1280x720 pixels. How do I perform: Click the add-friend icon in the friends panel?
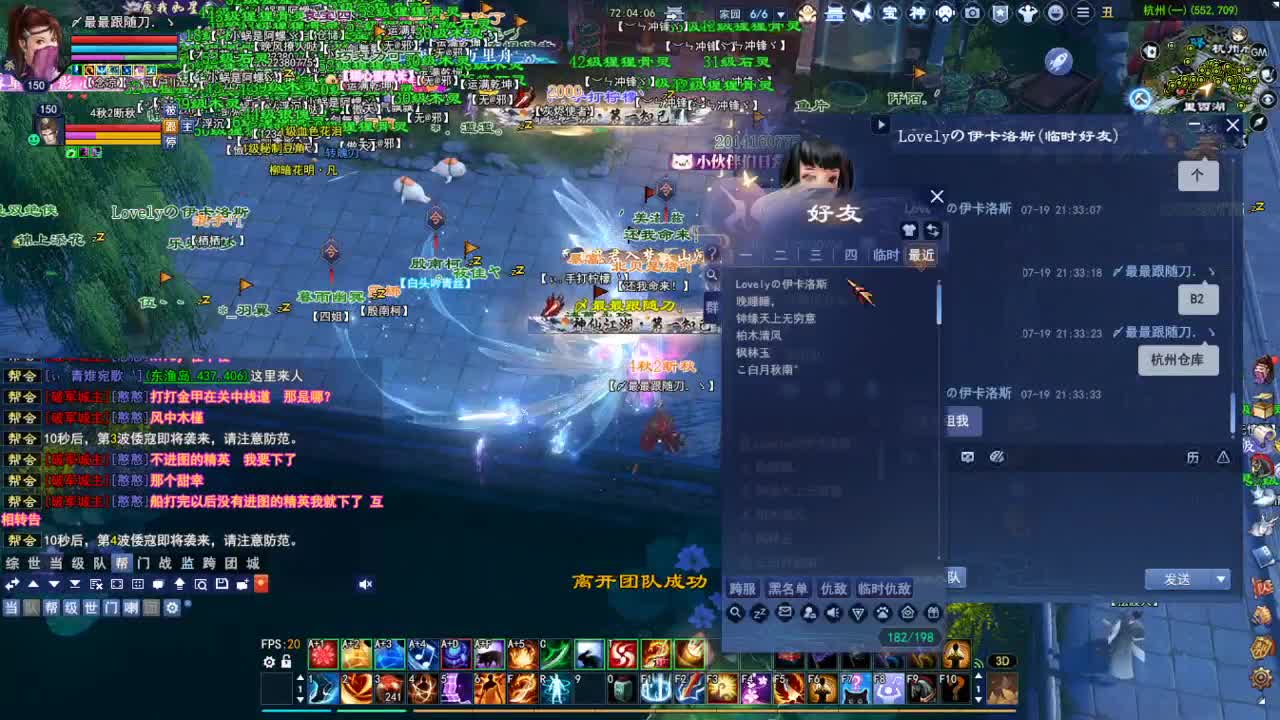pos(810,613)
